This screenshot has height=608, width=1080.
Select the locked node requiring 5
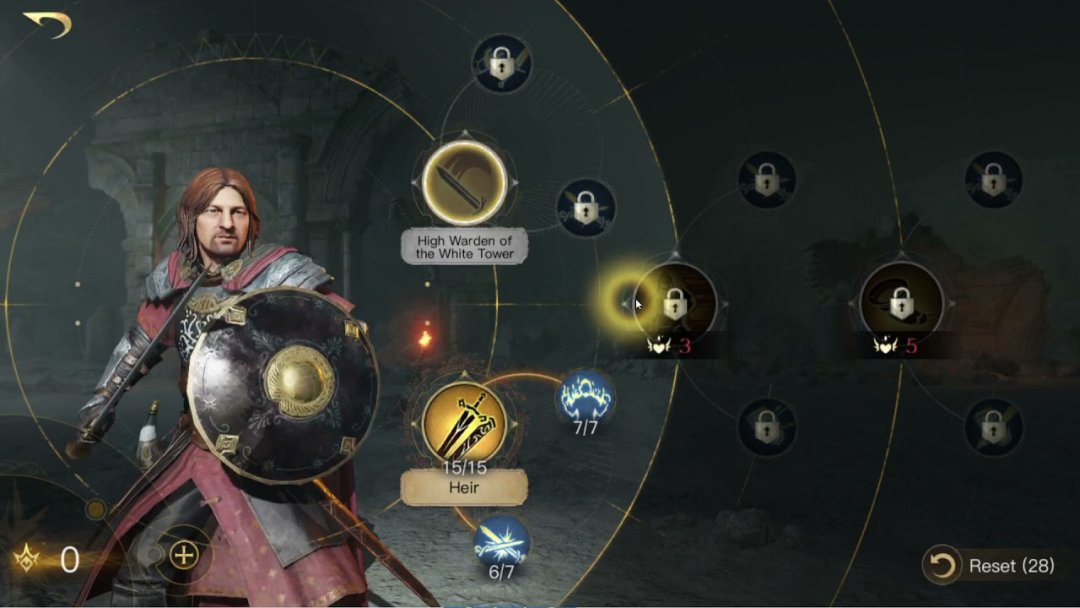(901, 302)
